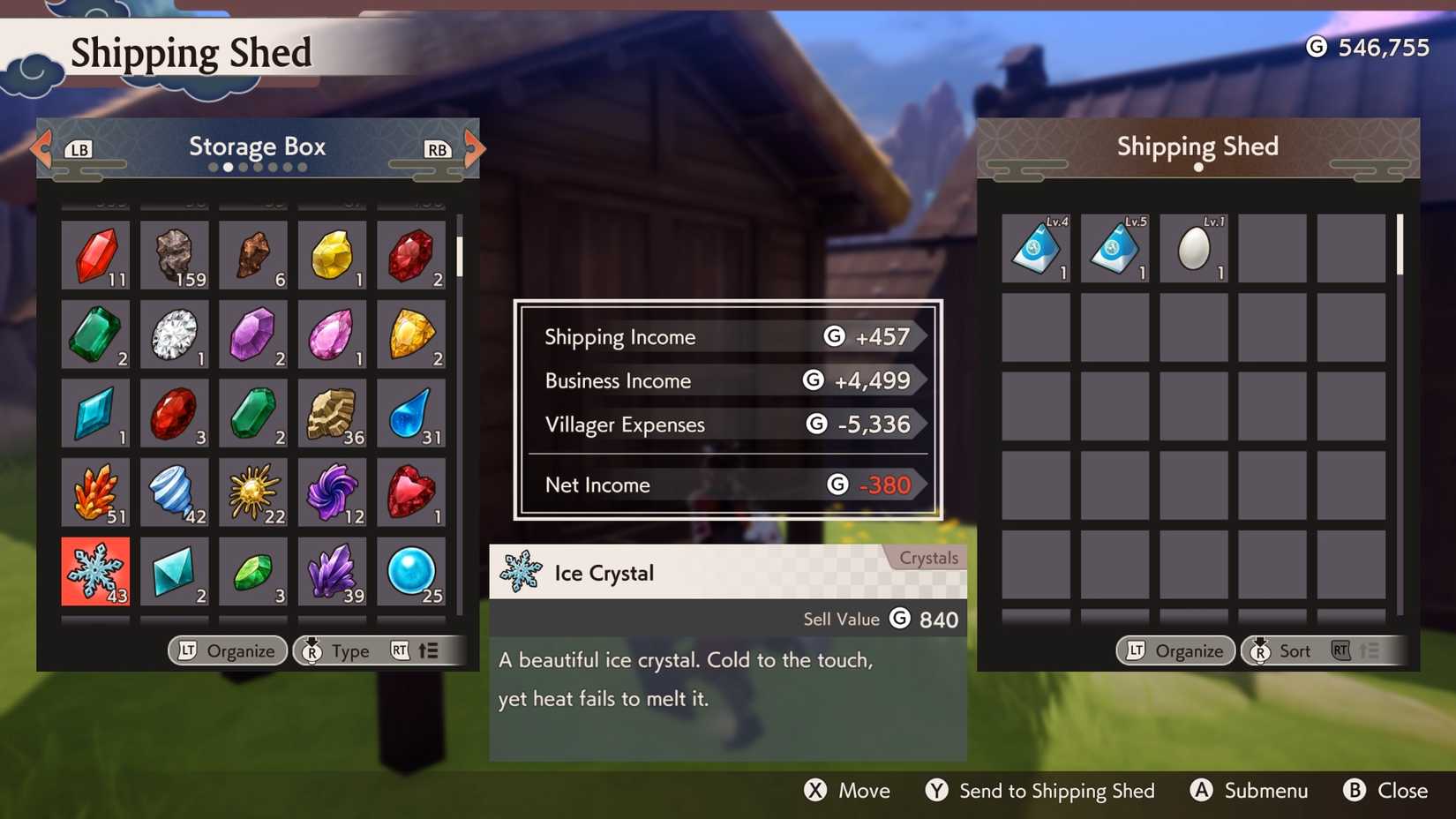
Task: Select the green emerald stack of 2
Action: click(x=95, y=335)
